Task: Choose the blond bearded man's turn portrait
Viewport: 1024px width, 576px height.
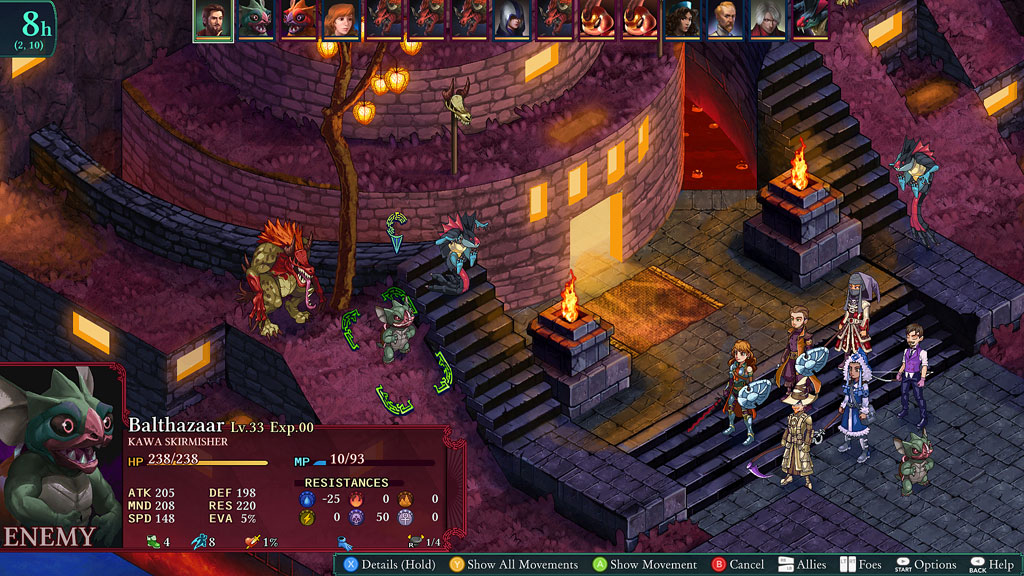Action: pyautogui.click(x=725, y=20)
